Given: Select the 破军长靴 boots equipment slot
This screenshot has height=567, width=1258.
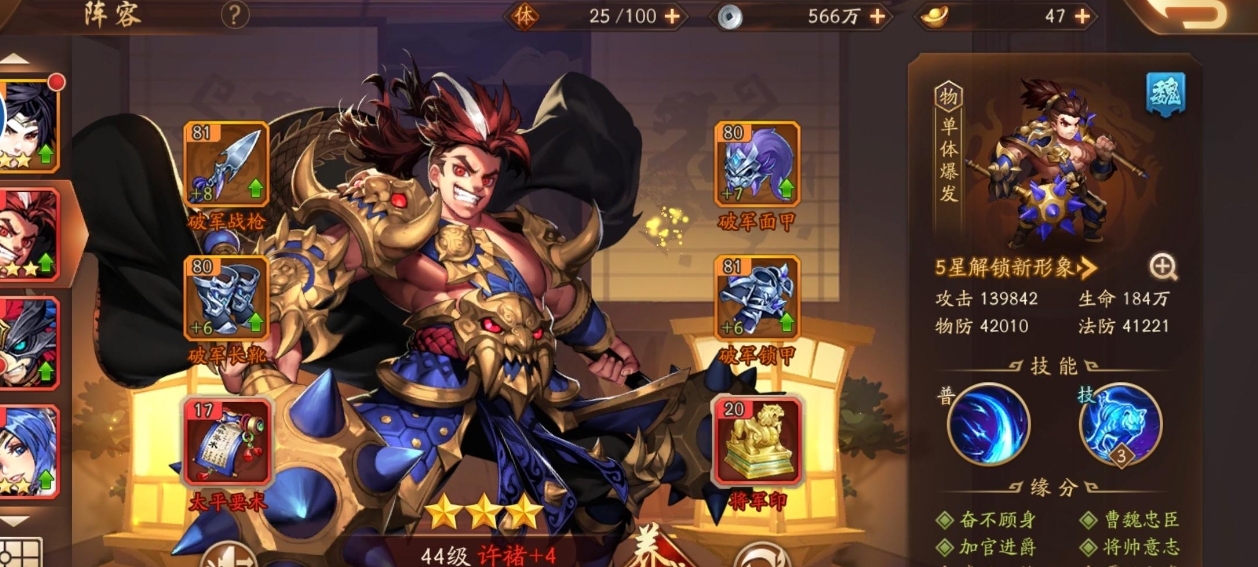Looking at the screenshot, I should [226, 298].
